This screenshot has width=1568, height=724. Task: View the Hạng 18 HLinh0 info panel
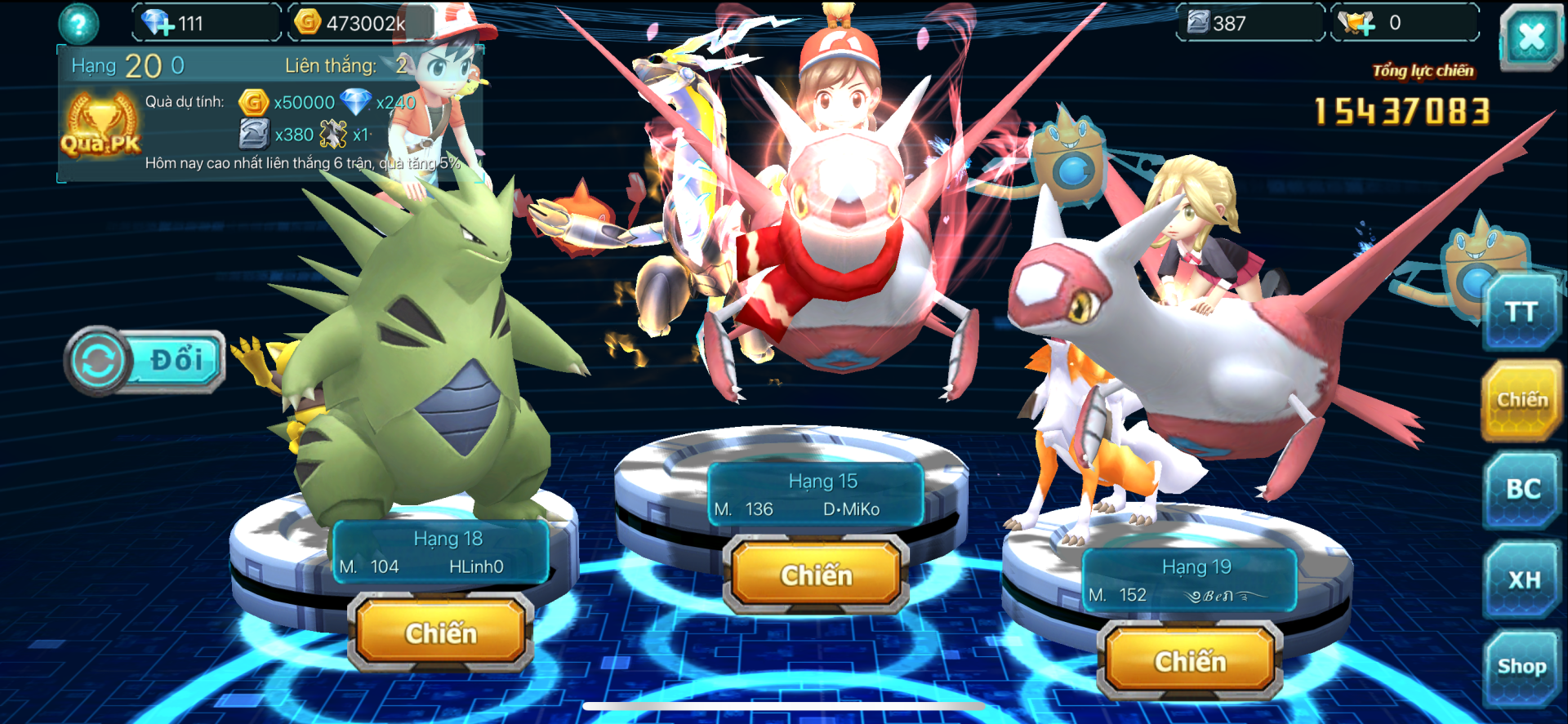(441, 553)
